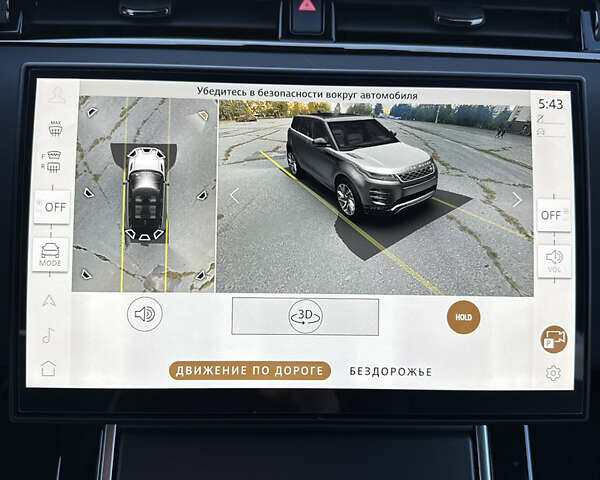Go to previous camera view with left arrow
This screenshot has height=480, width=600.
234,196
